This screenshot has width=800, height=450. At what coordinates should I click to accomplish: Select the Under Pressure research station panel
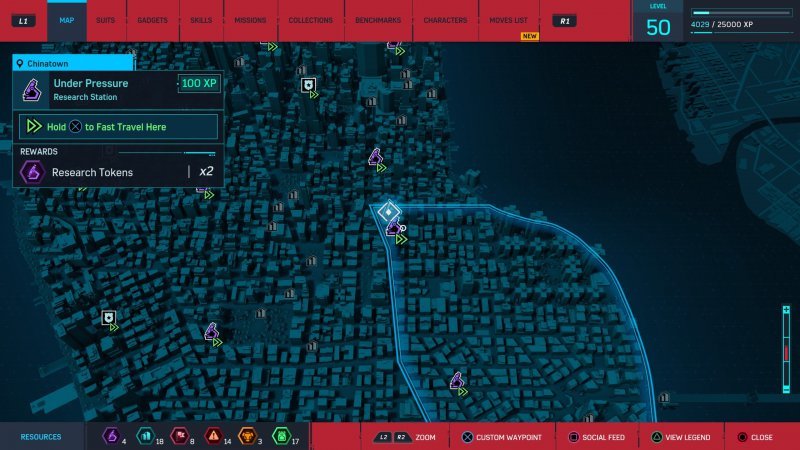(117, 90)
